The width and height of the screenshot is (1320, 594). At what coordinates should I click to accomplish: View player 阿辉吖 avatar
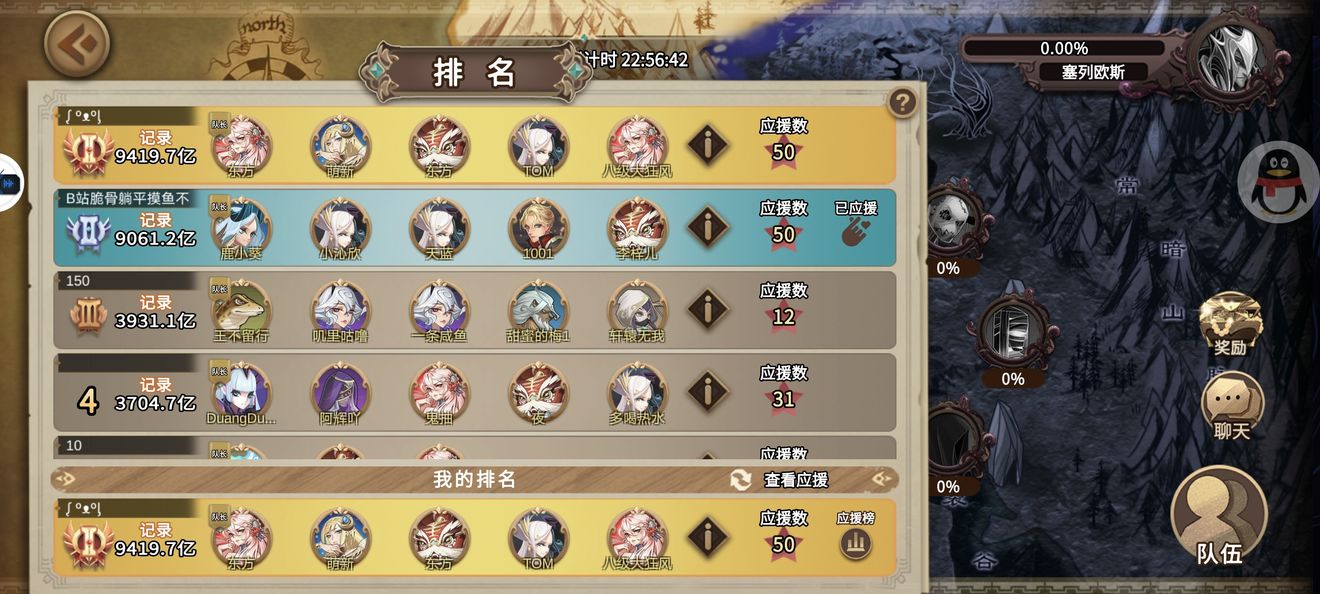340,391
